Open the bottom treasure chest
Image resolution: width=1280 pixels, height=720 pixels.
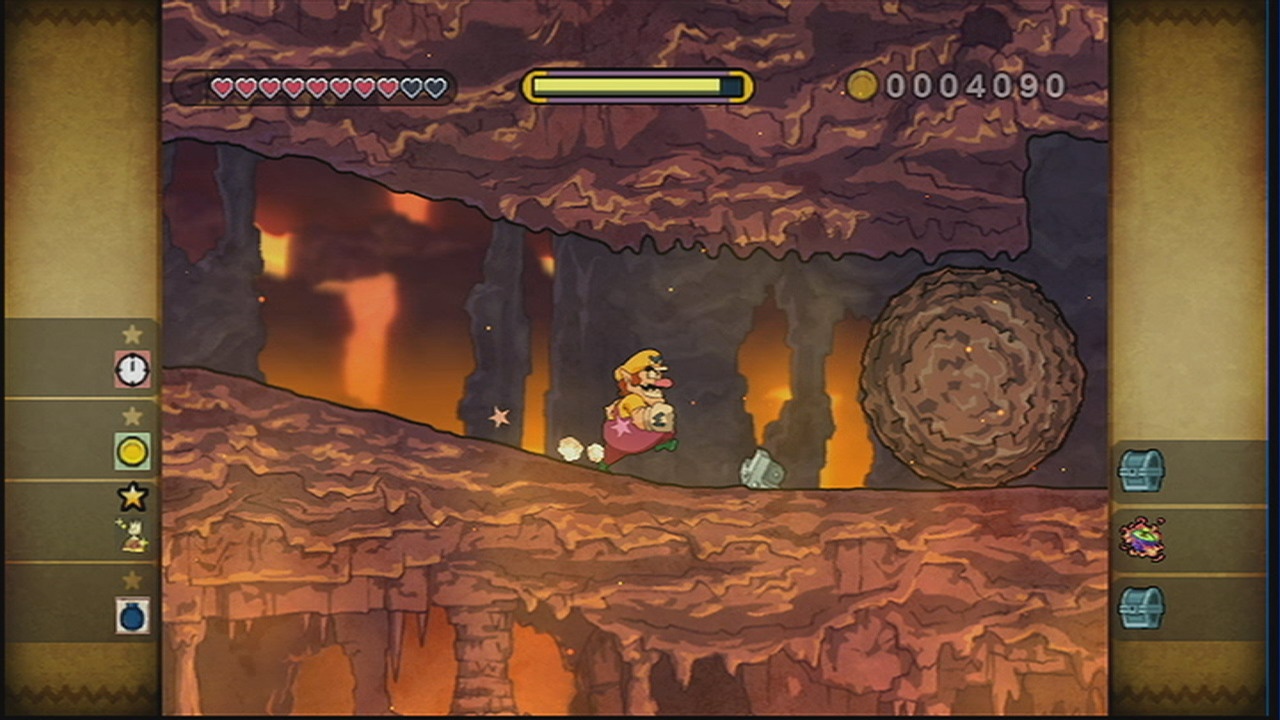(1143, 608)
